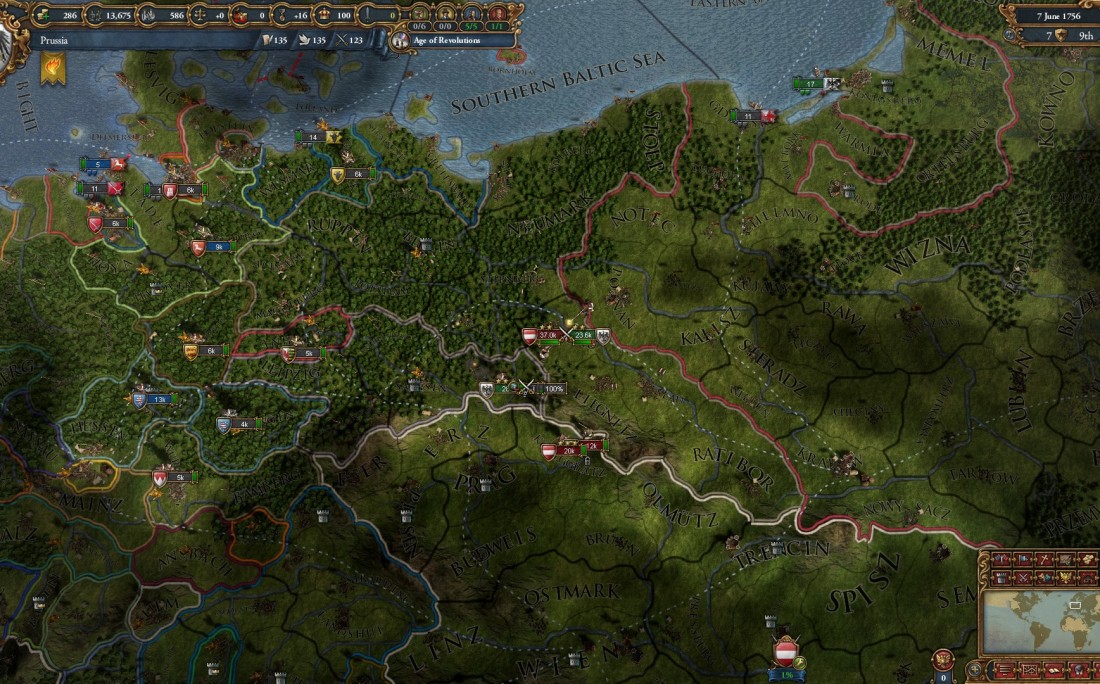Click the flame alert banner under Prussia
This screenshot has height=684, width=1100.
[x=53, y=69]
